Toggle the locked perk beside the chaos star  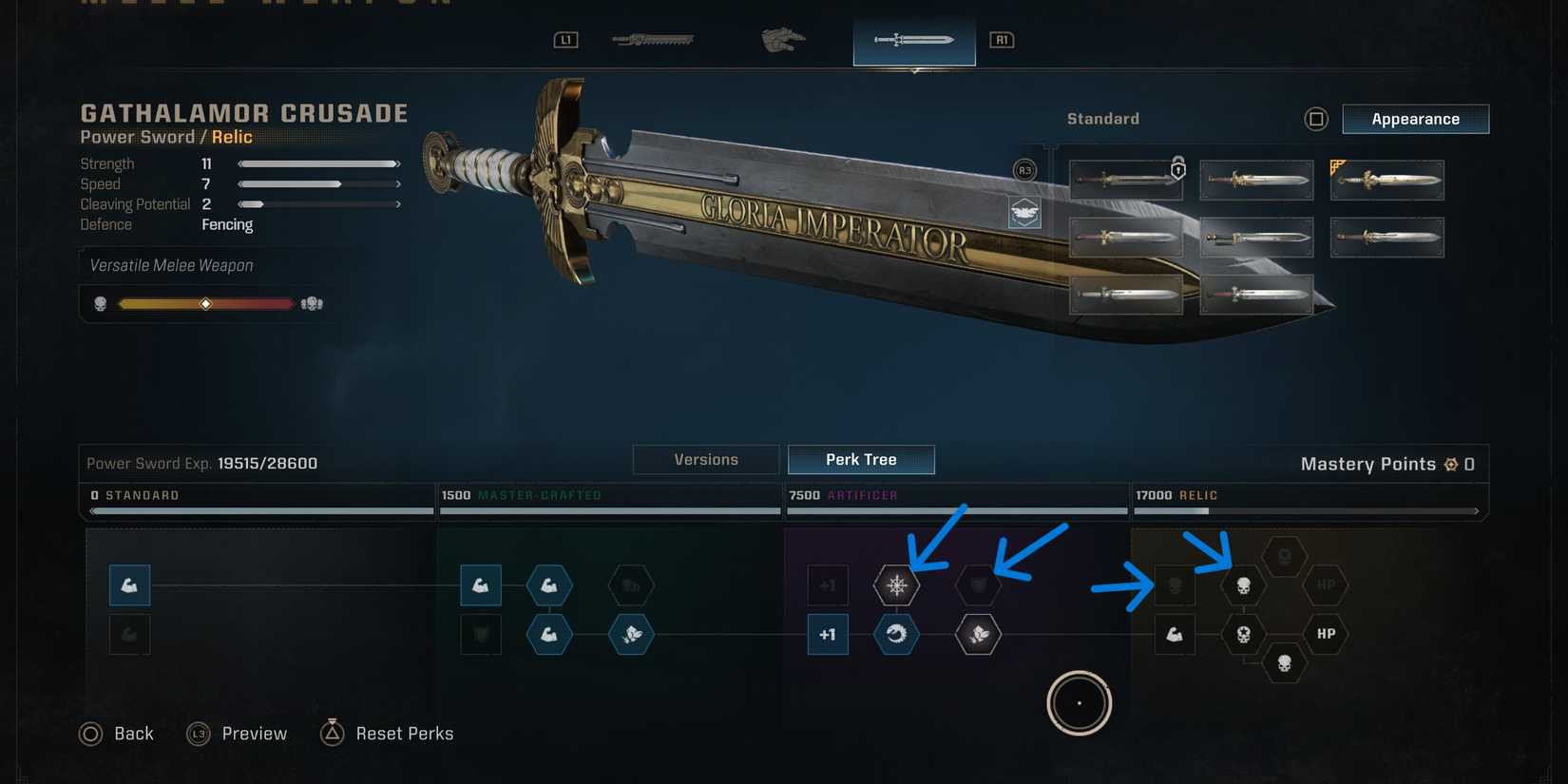(979, 585)
